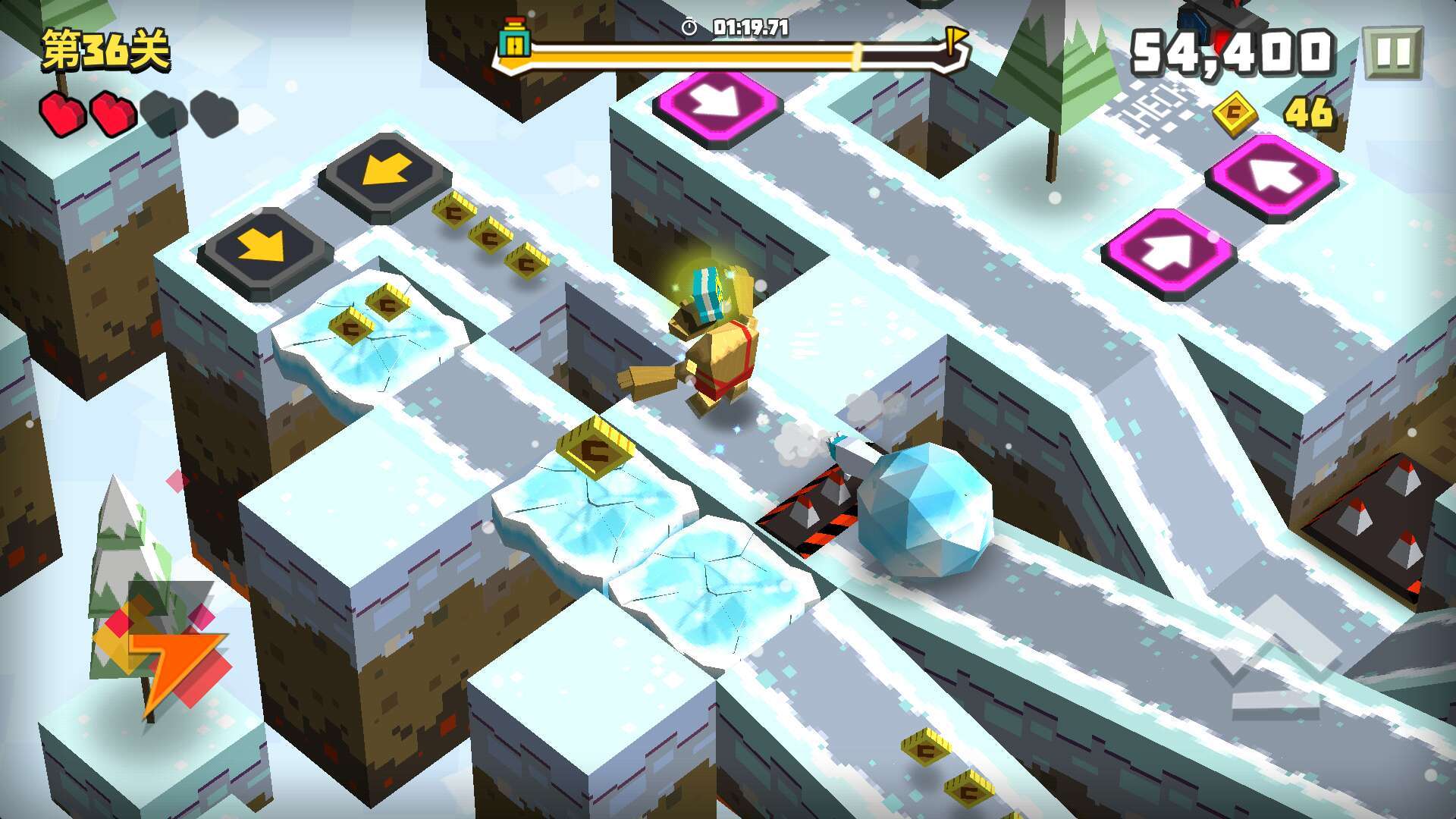
Task: Pause the game with the pause button
Action: (1392, 53)
